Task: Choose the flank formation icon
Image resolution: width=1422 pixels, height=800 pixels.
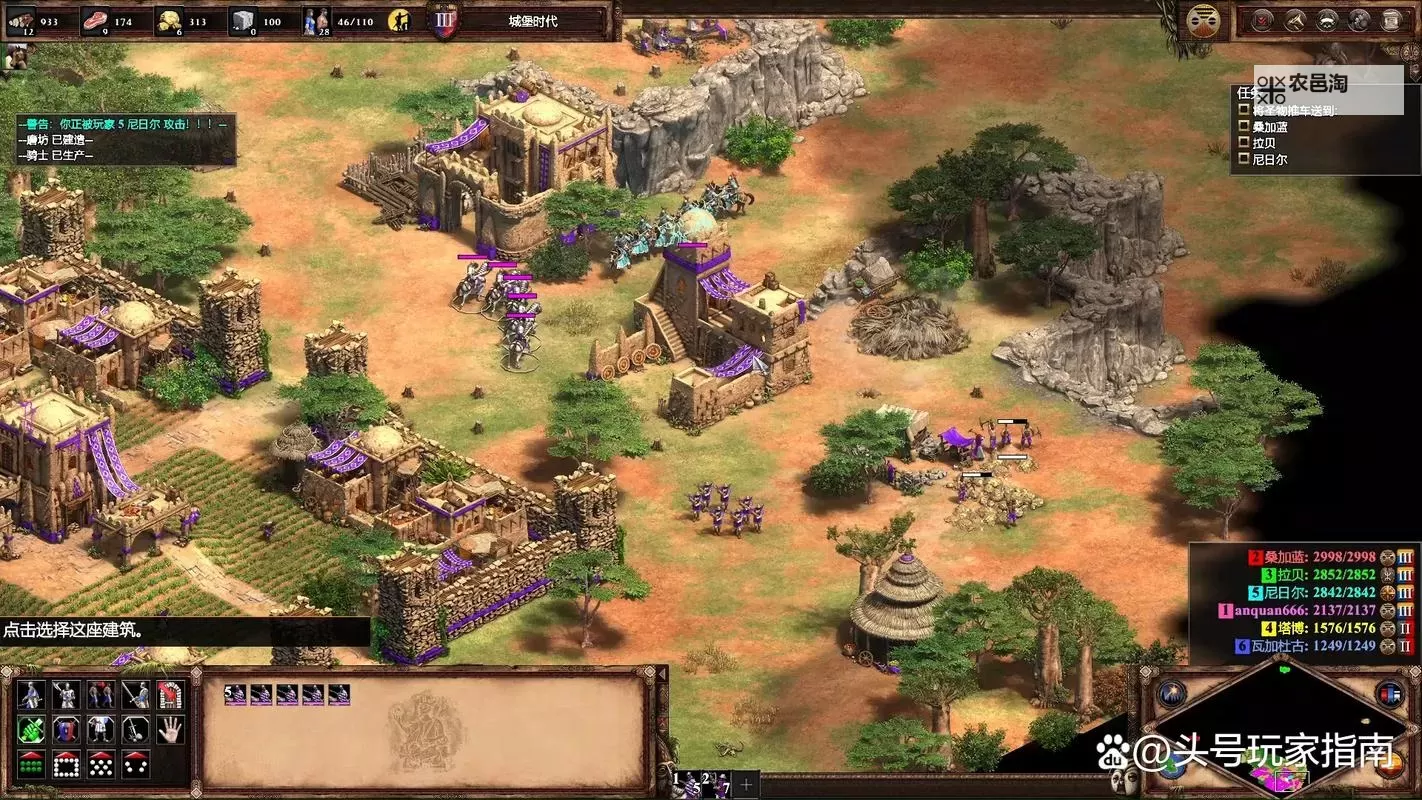Action: (136, 765)
